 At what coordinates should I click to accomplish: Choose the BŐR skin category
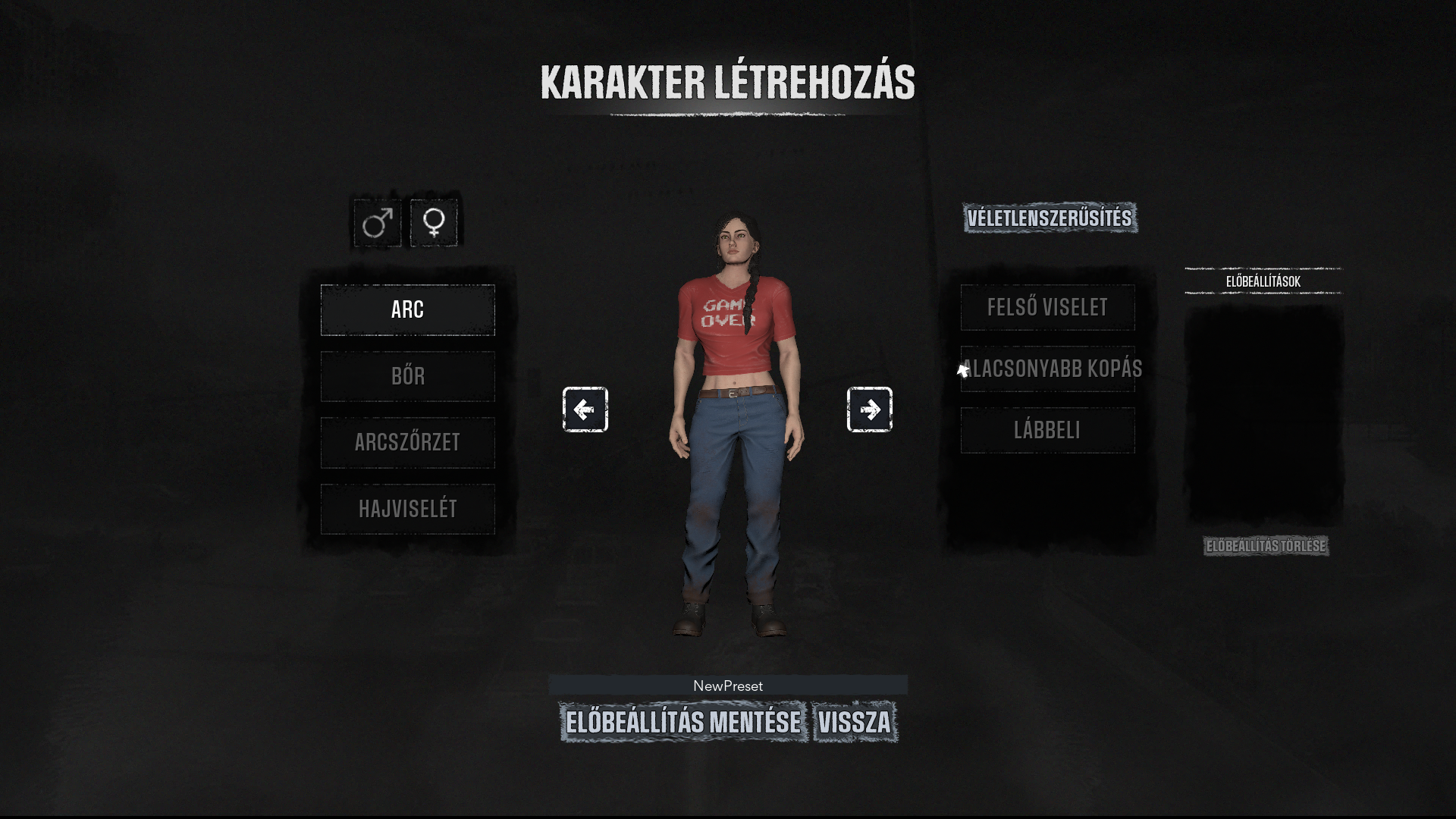click(407, 376)
